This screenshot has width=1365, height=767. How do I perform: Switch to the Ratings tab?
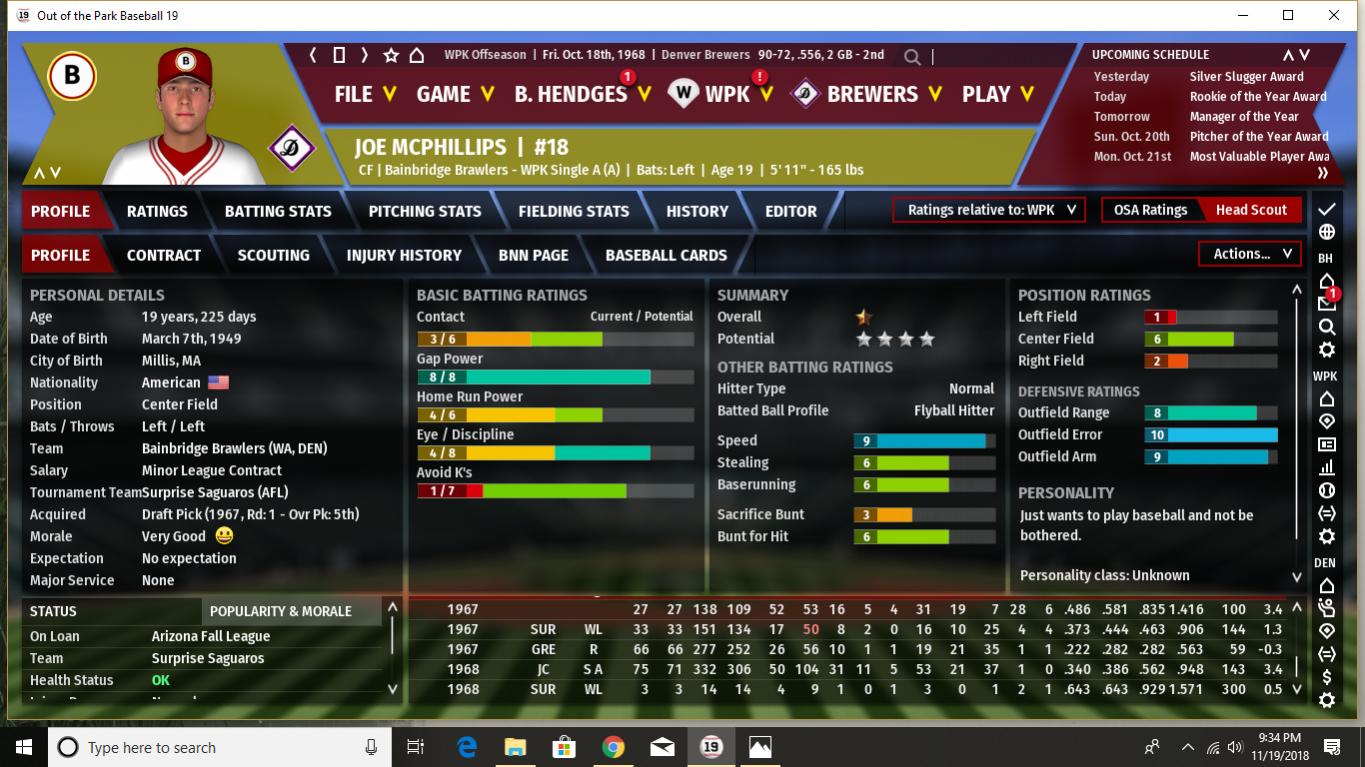coord(157,211)
